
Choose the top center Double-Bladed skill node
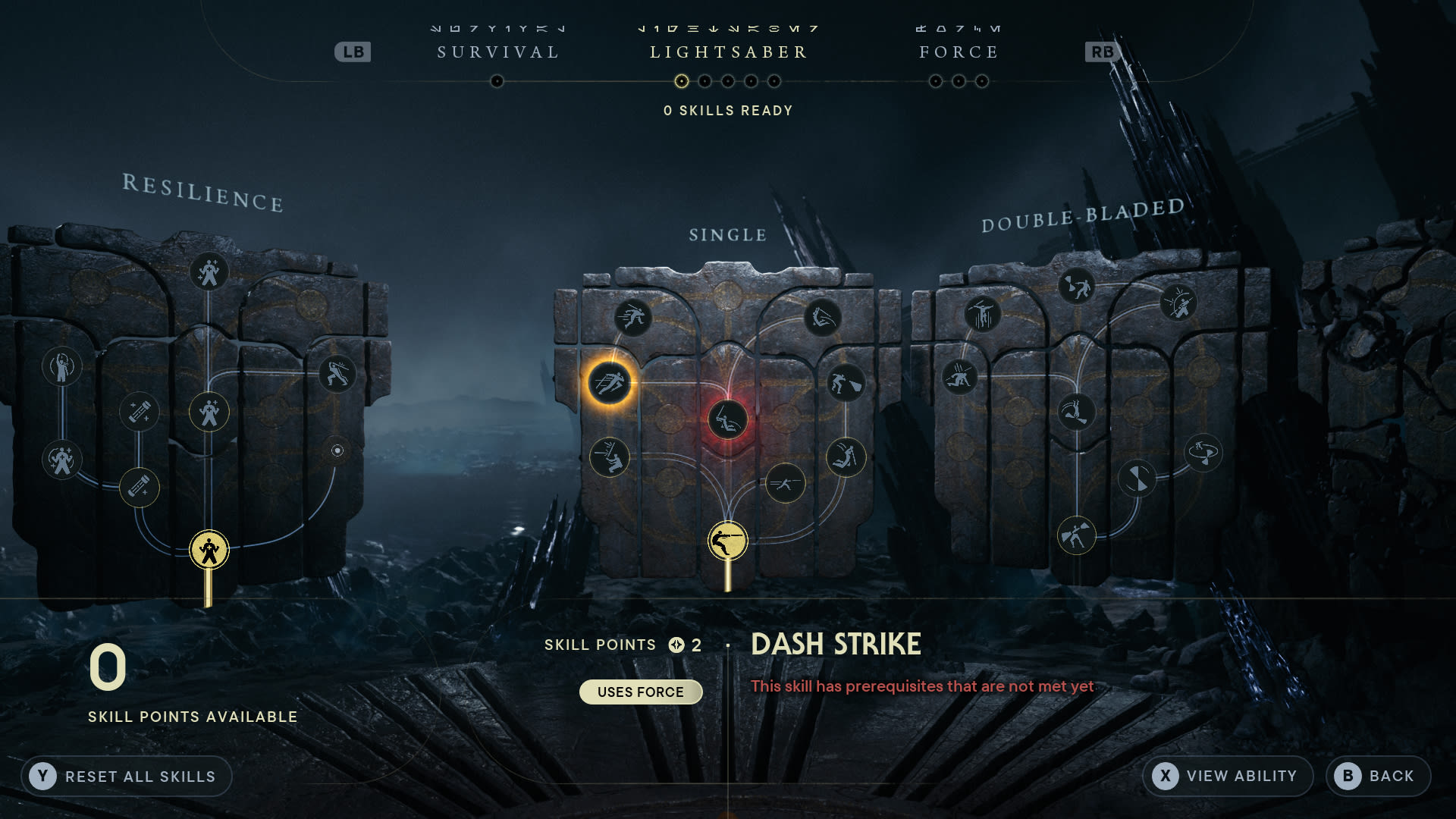tap(1076, 287)
